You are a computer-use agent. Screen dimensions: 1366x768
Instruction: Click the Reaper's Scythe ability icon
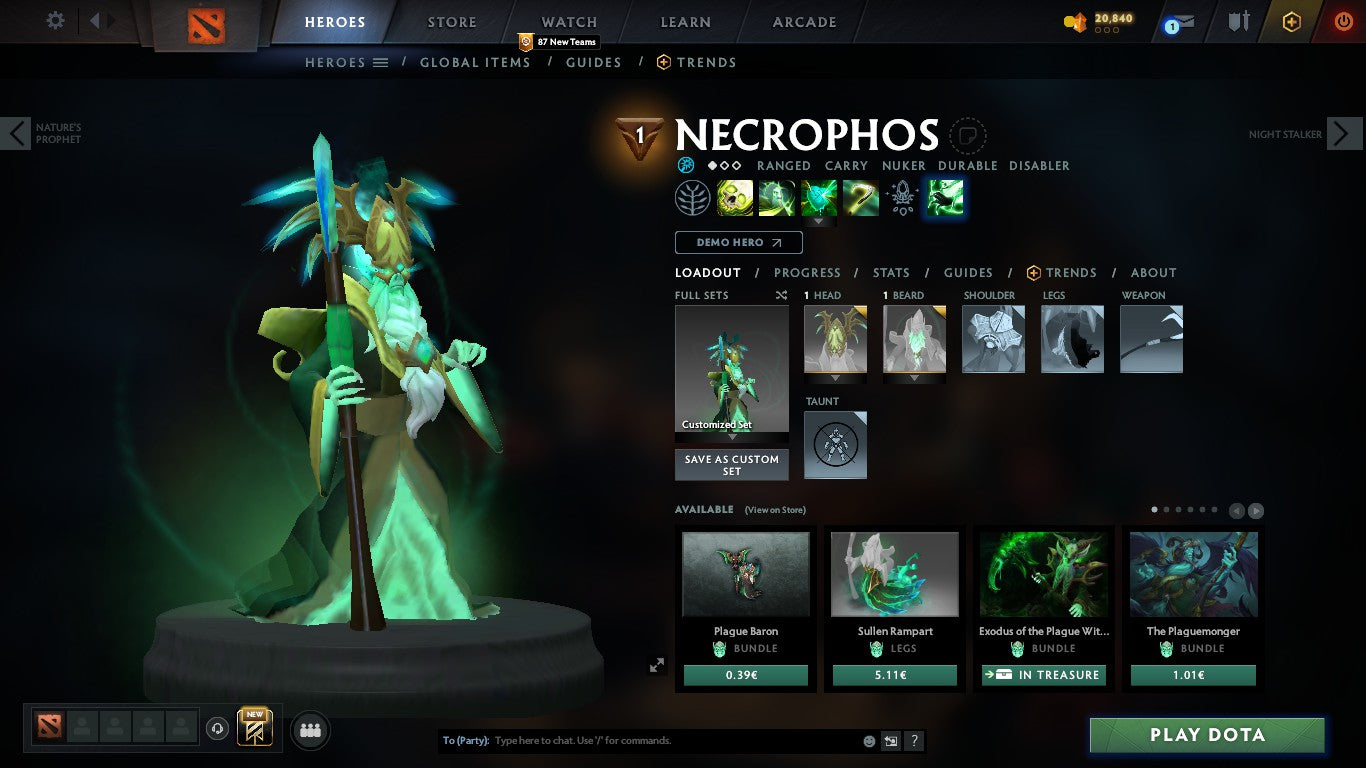coord(861,197)
